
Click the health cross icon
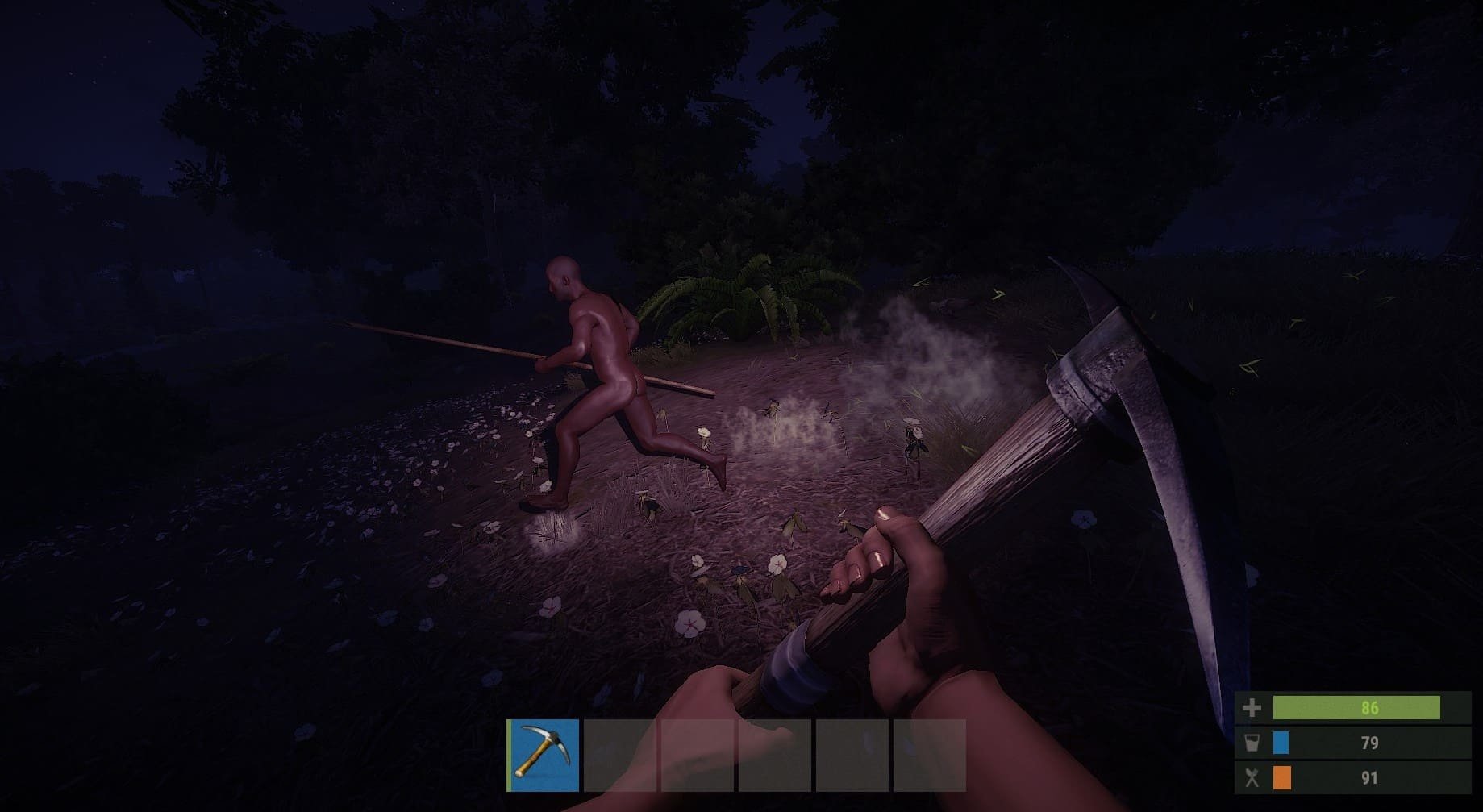point(1252,707)
